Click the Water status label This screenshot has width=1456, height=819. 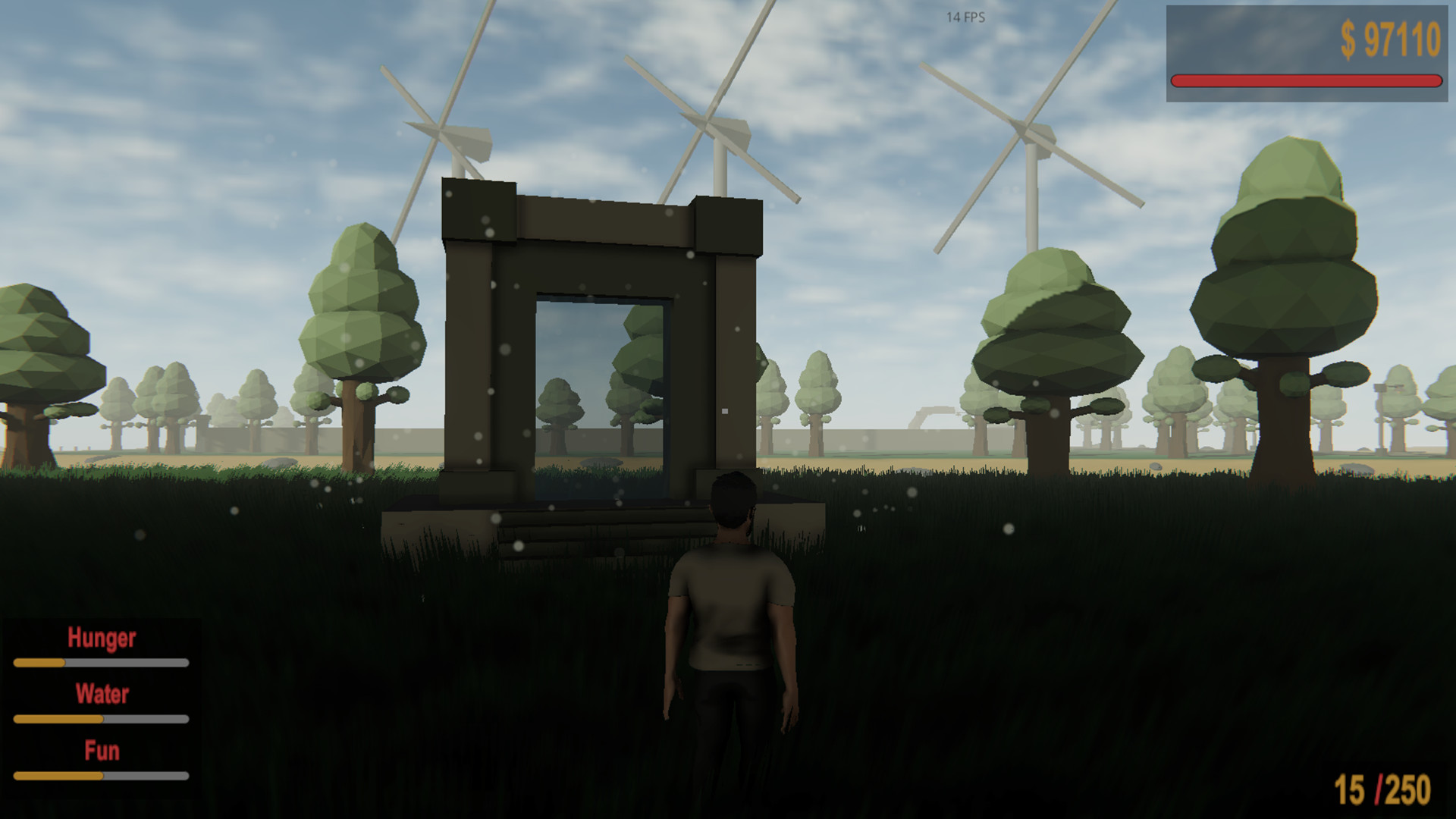point(102,694)
